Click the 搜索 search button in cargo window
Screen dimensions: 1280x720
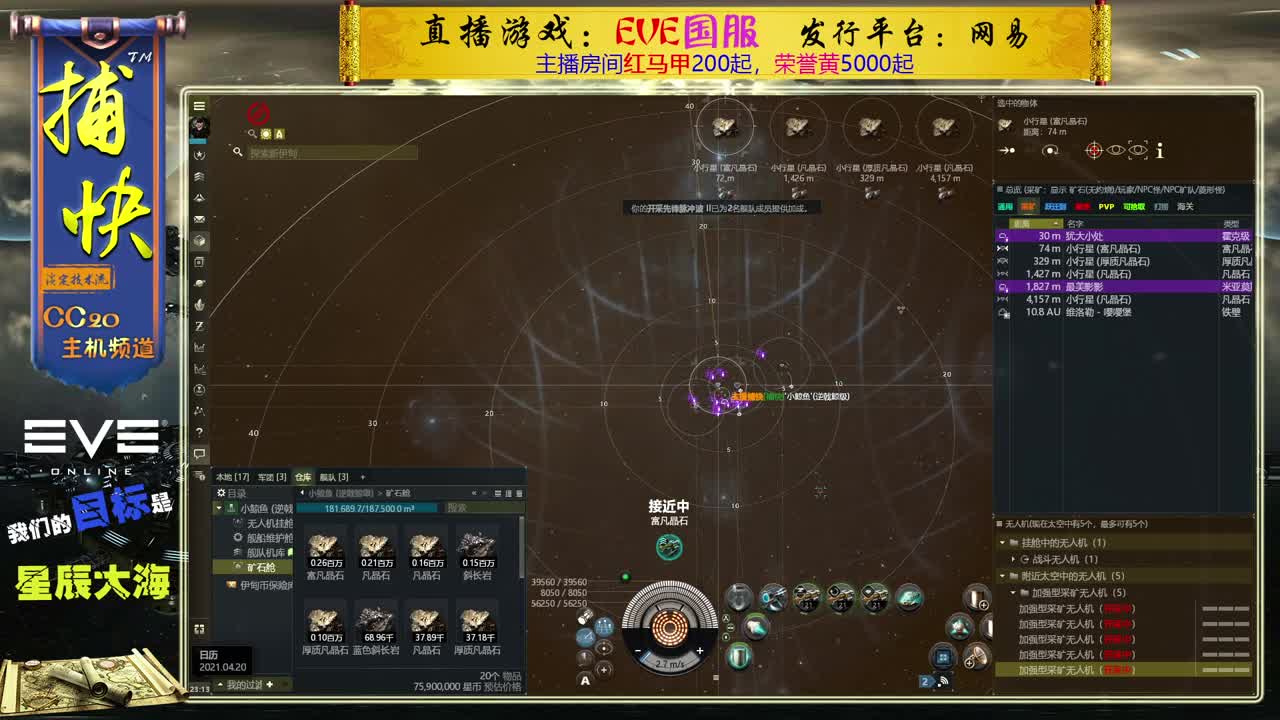(457, 508)
